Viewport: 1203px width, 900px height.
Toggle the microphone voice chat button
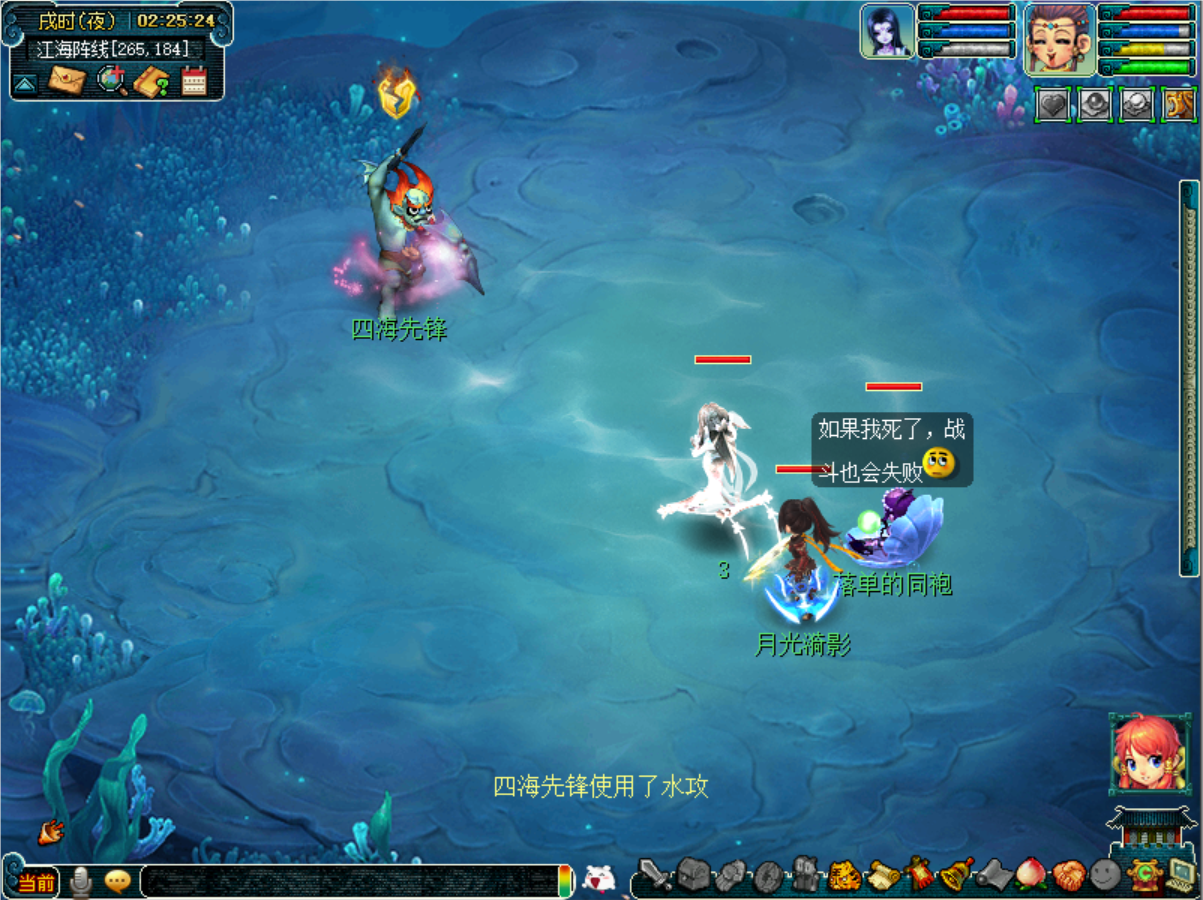(82, 881)
